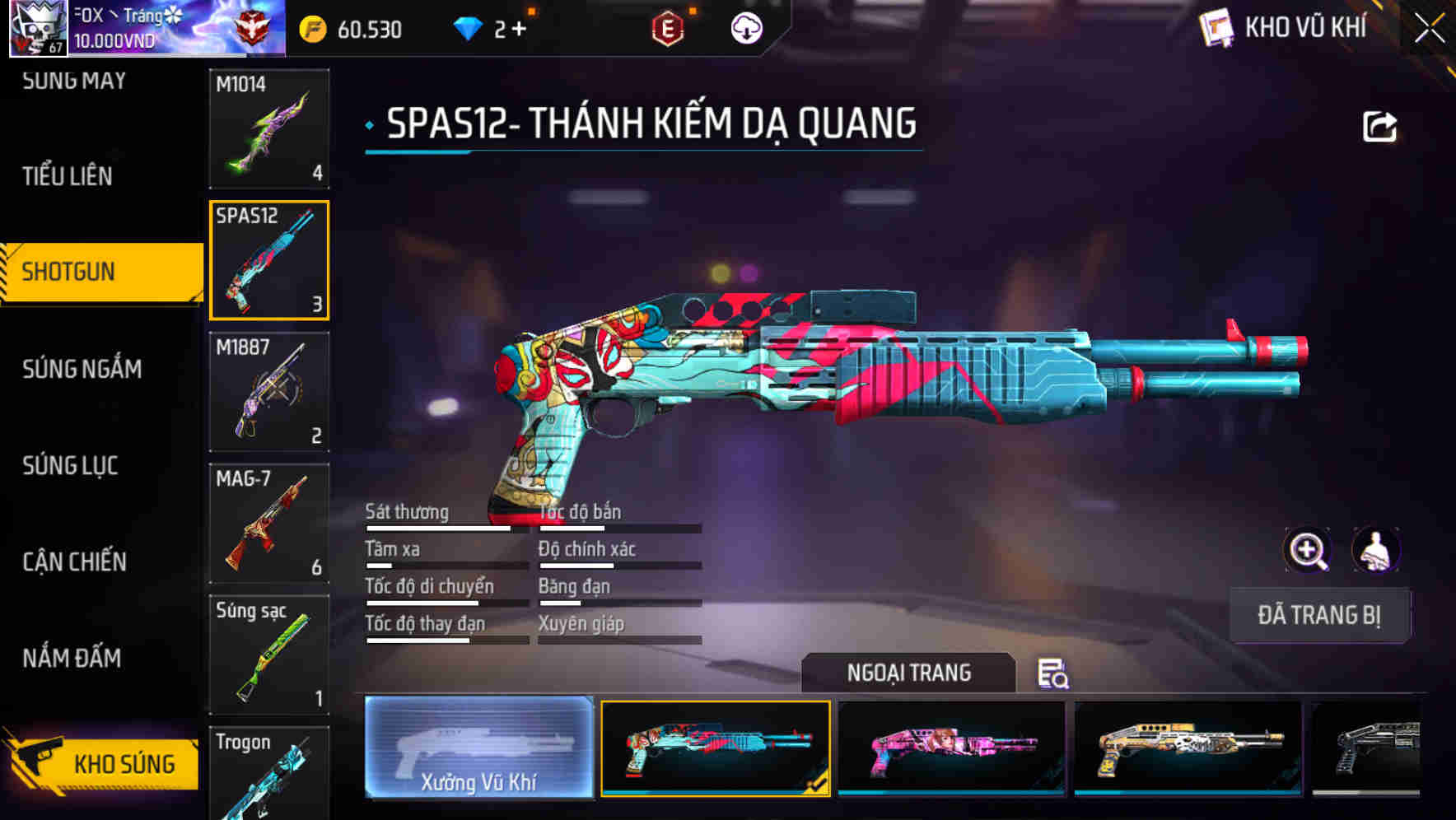Viewport: 1456px width, 820px height.
Task: Open the red E event icon
Action: click(x=669, y=27)
